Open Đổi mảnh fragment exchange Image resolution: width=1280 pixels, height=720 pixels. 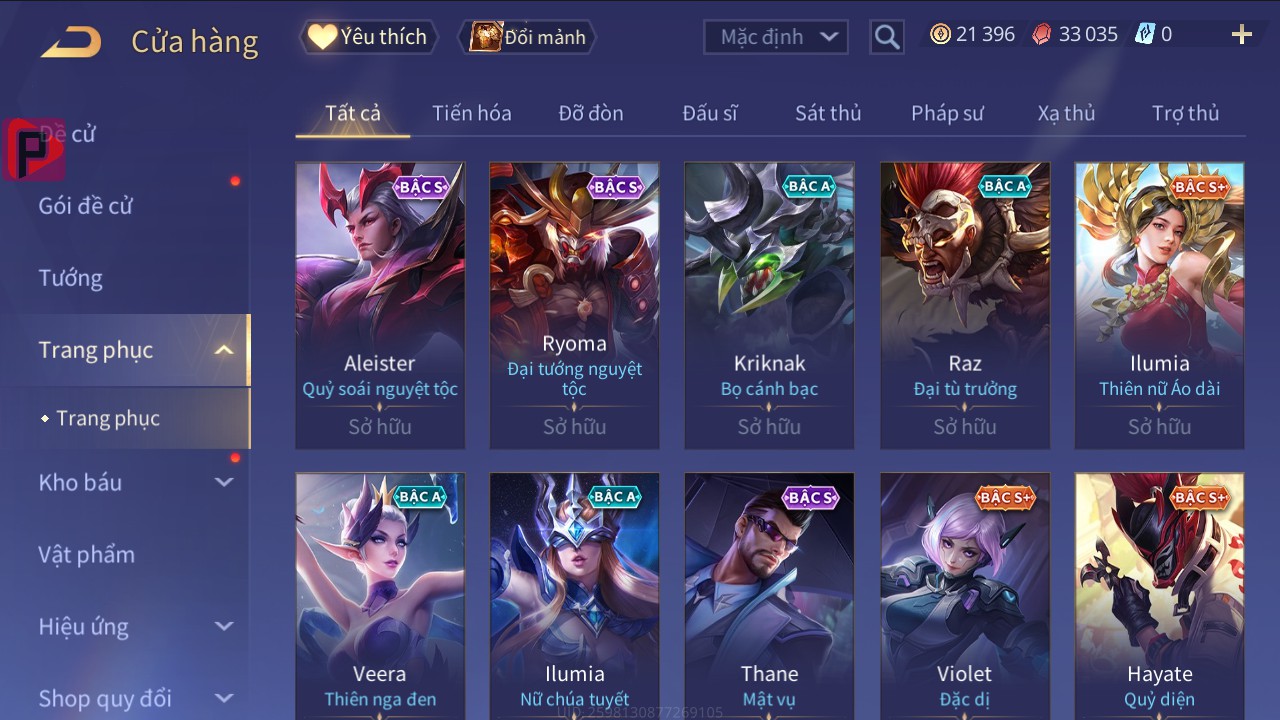click(527, 37)
